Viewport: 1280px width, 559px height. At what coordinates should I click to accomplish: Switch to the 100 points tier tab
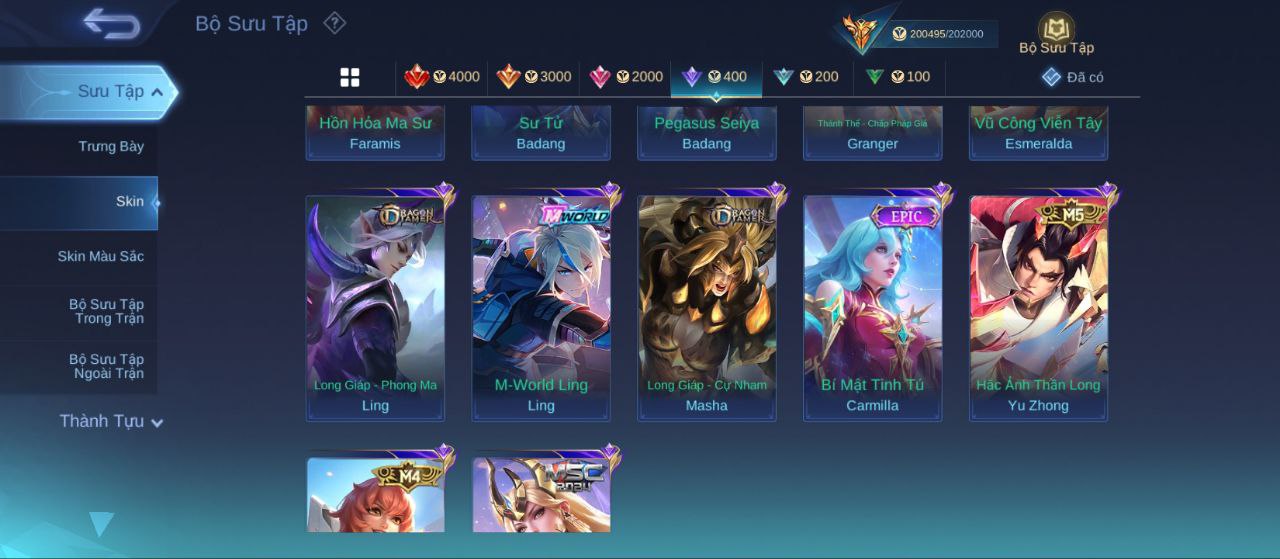coord(897,77)
